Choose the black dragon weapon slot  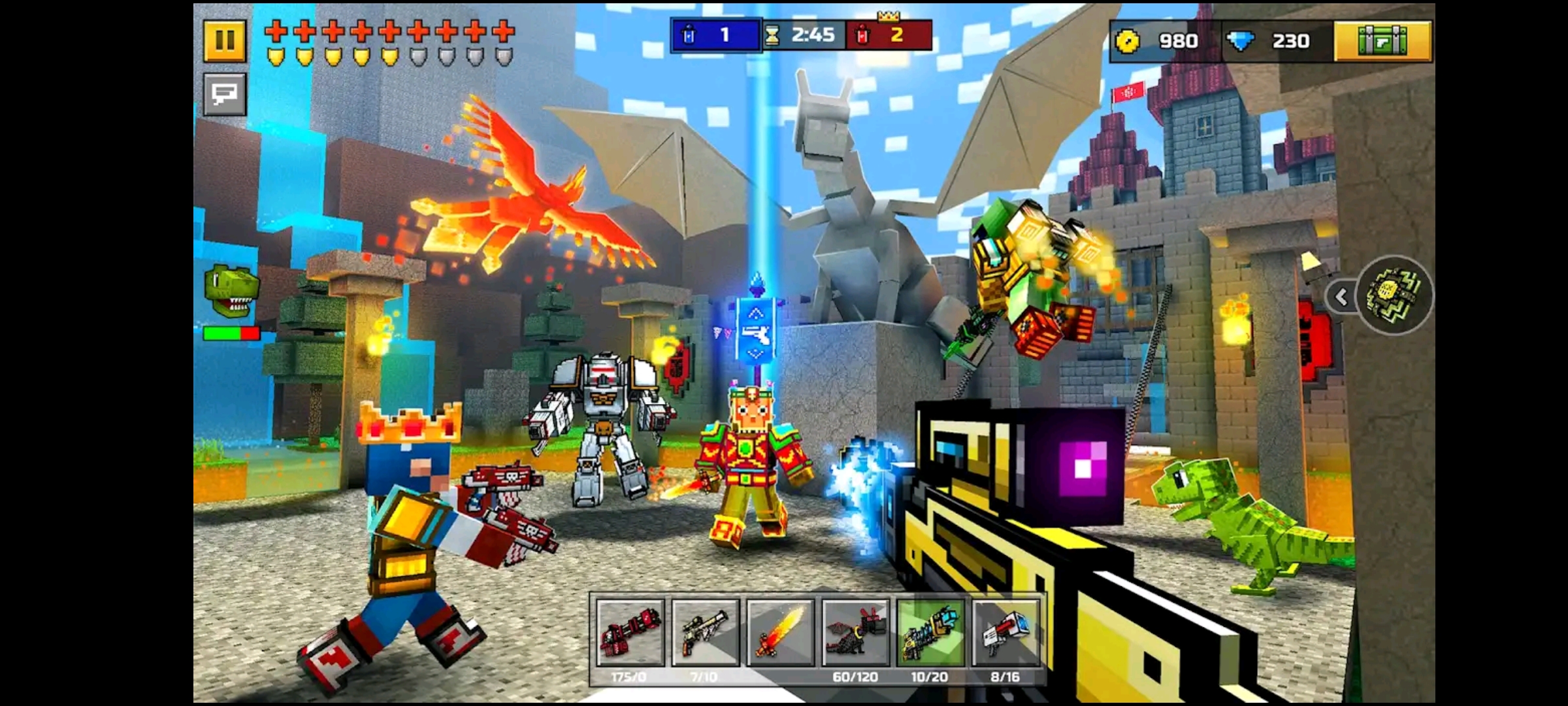coord(855,633)
